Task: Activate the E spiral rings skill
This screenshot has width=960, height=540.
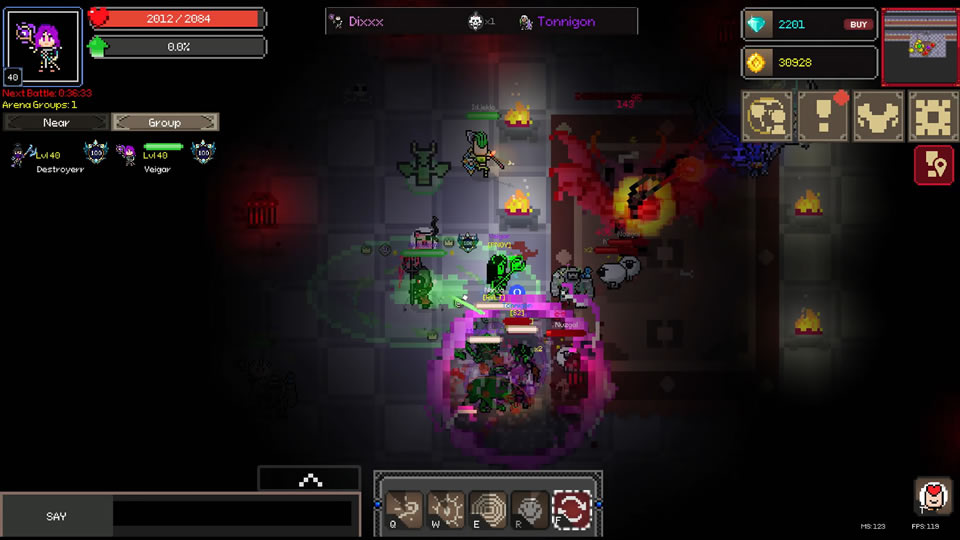Action: 488,509
